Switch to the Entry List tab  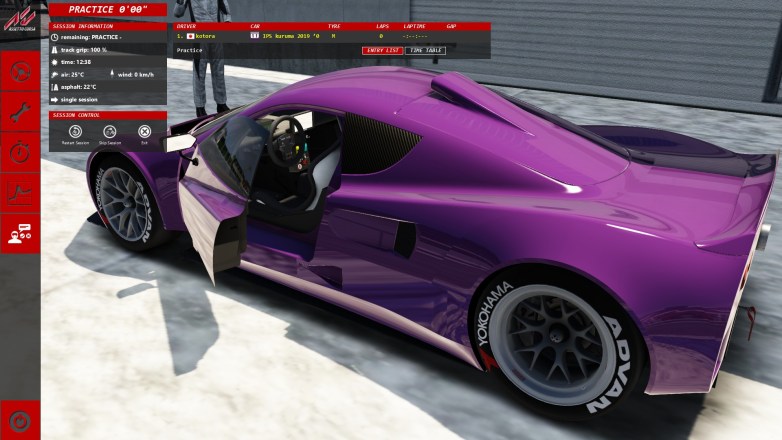point(382,50)
